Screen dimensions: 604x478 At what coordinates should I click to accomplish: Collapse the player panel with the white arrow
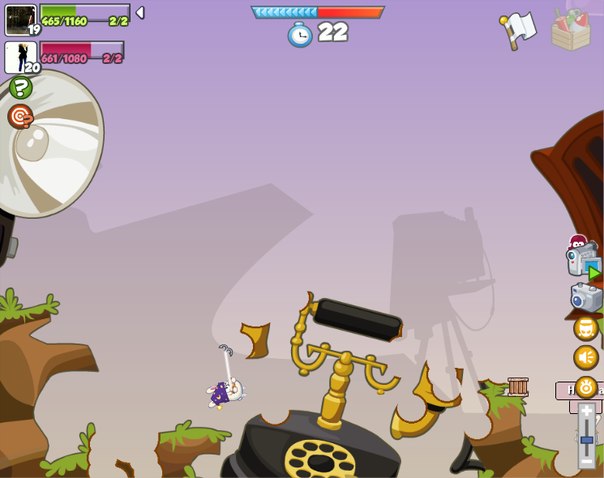(x=140, y=12)
